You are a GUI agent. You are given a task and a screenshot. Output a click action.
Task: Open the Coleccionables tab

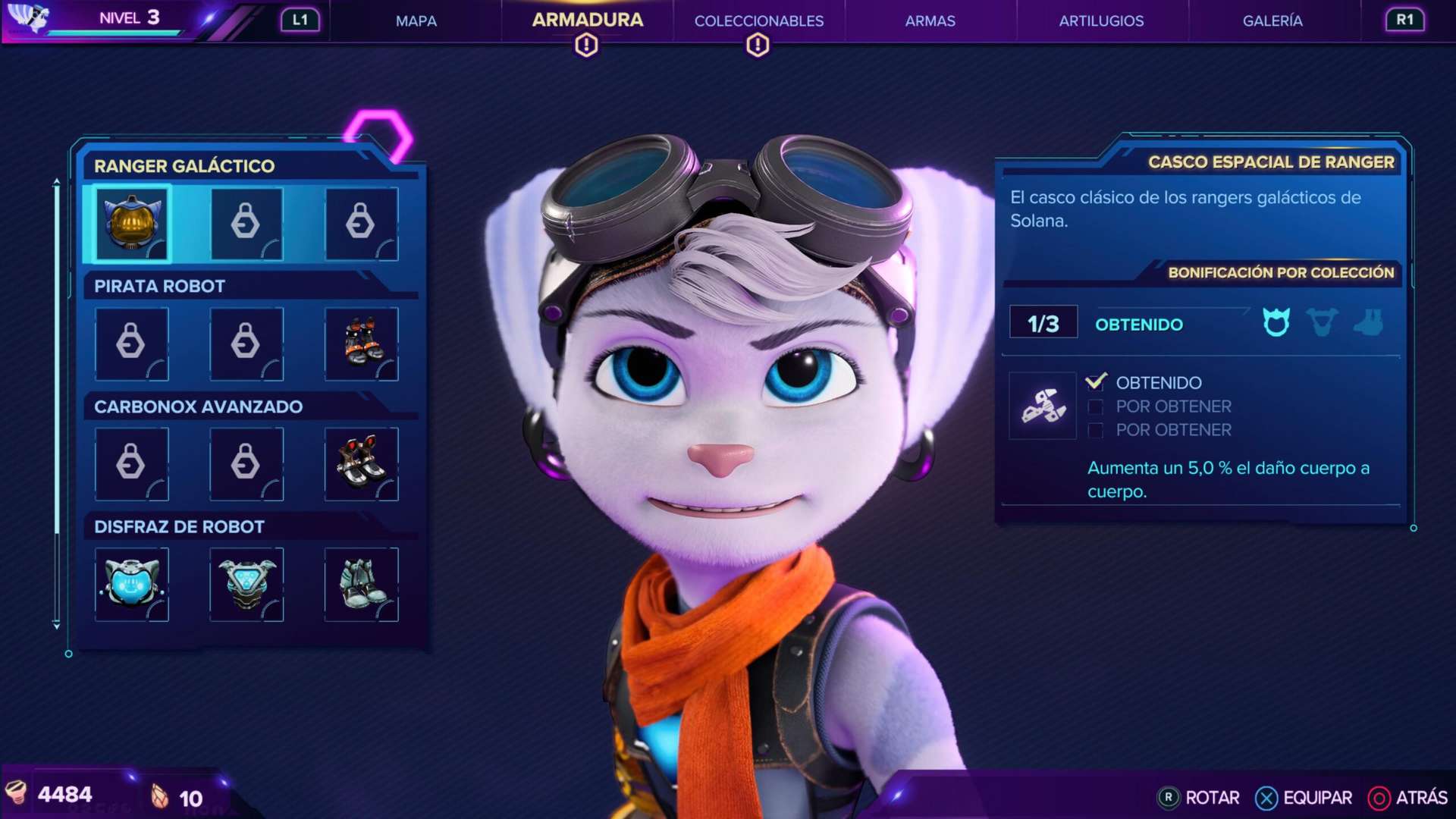(x=758, y=21)
